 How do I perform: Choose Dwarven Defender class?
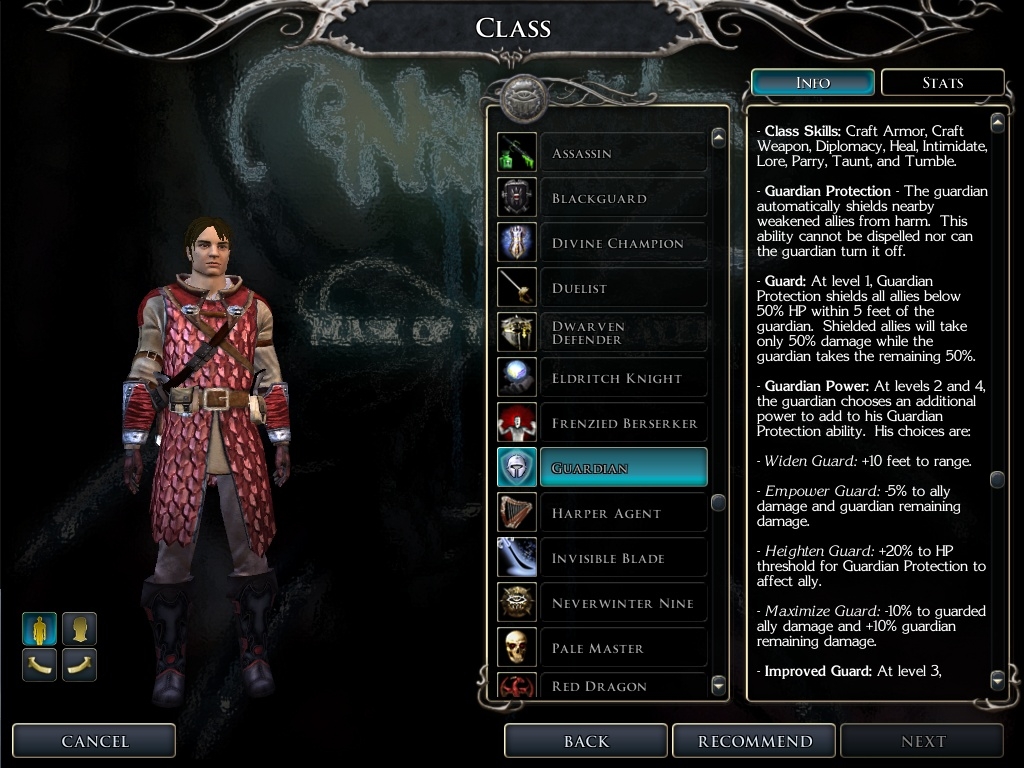622,333
